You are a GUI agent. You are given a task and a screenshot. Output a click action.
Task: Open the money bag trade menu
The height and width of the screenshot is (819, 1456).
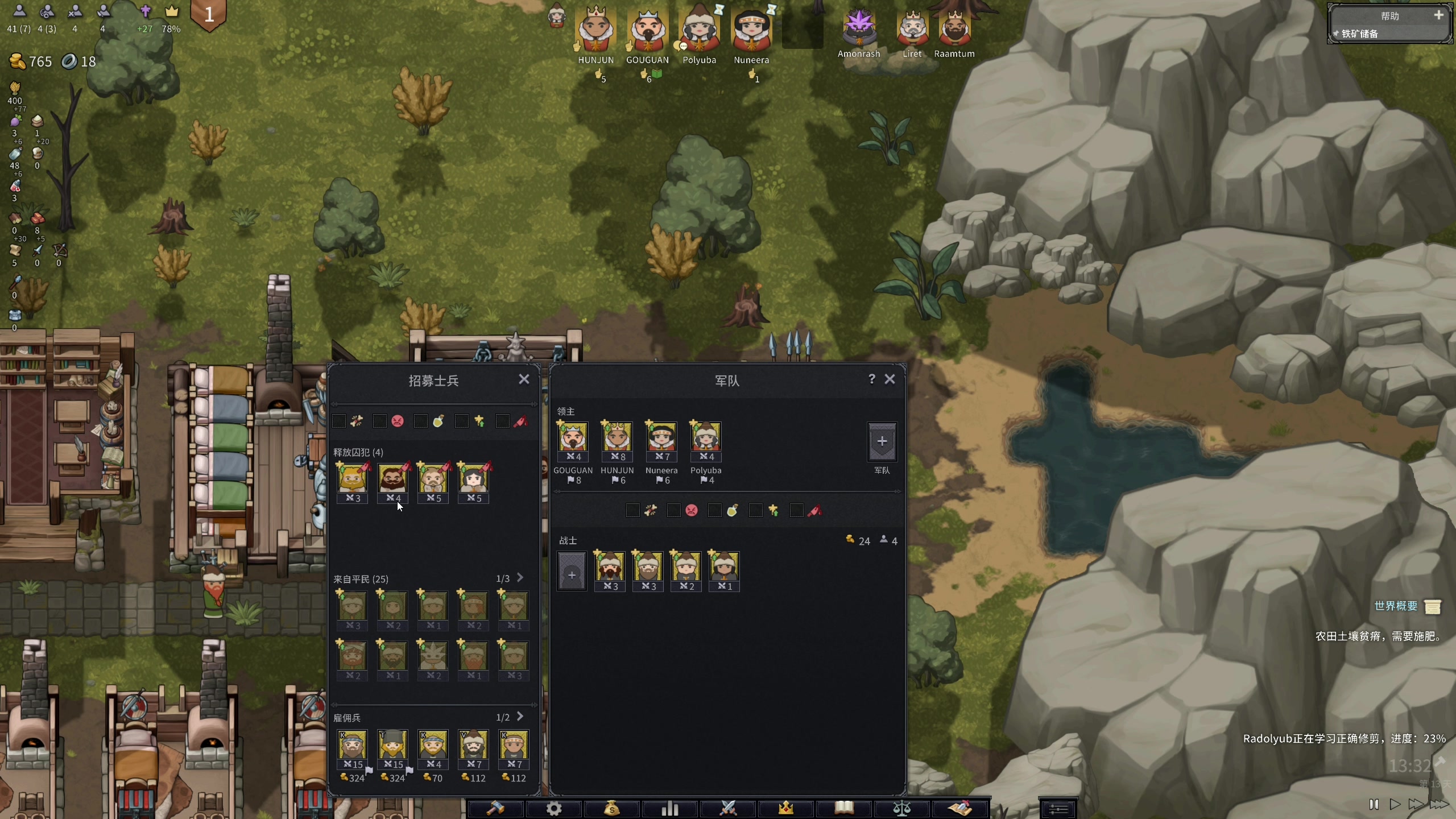point(611,808)
